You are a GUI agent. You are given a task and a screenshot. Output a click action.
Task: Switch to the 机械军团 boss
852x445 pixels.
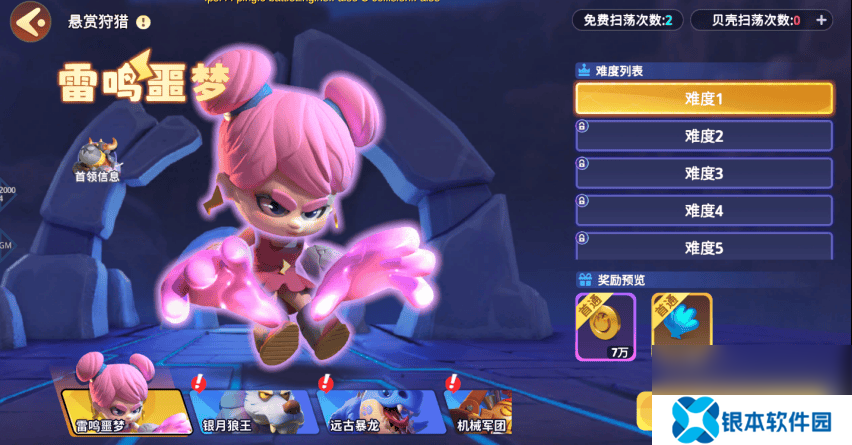pos(480,410)
